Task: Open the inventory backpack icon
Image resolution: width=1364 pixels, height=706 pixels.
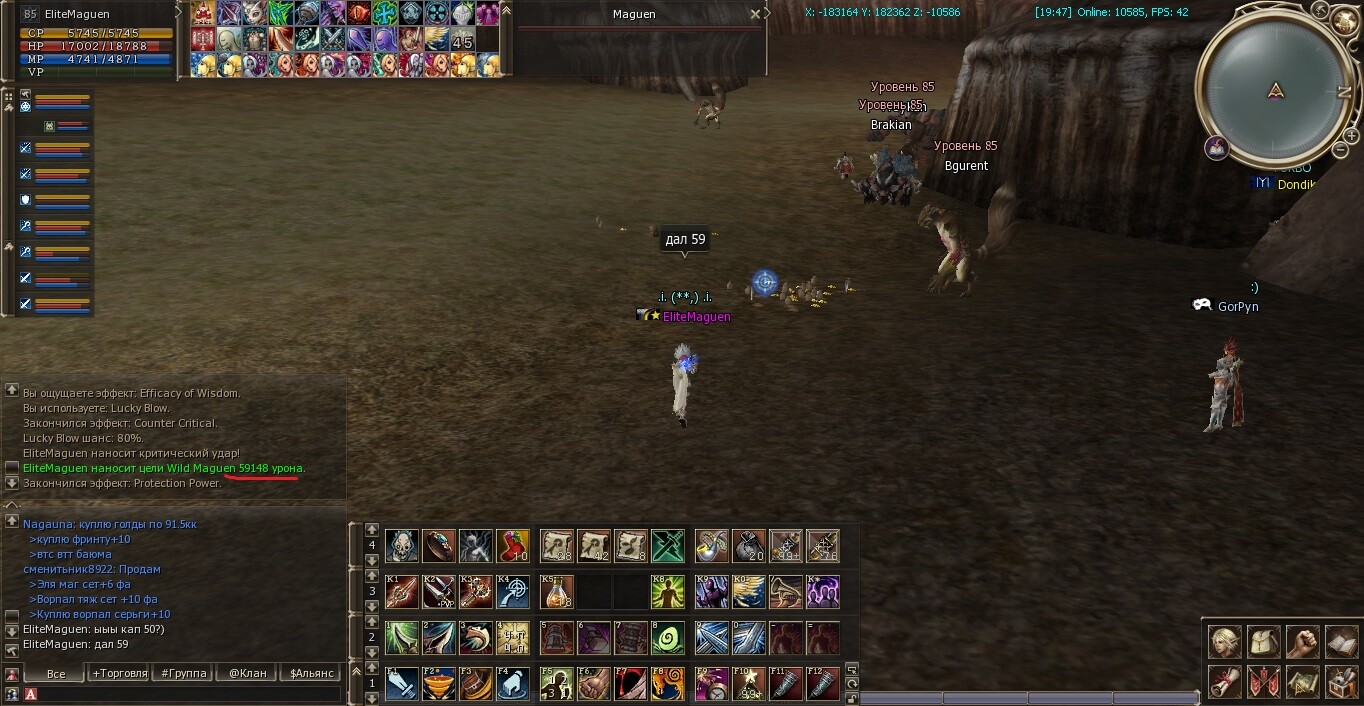Action: click(1263, 641)
